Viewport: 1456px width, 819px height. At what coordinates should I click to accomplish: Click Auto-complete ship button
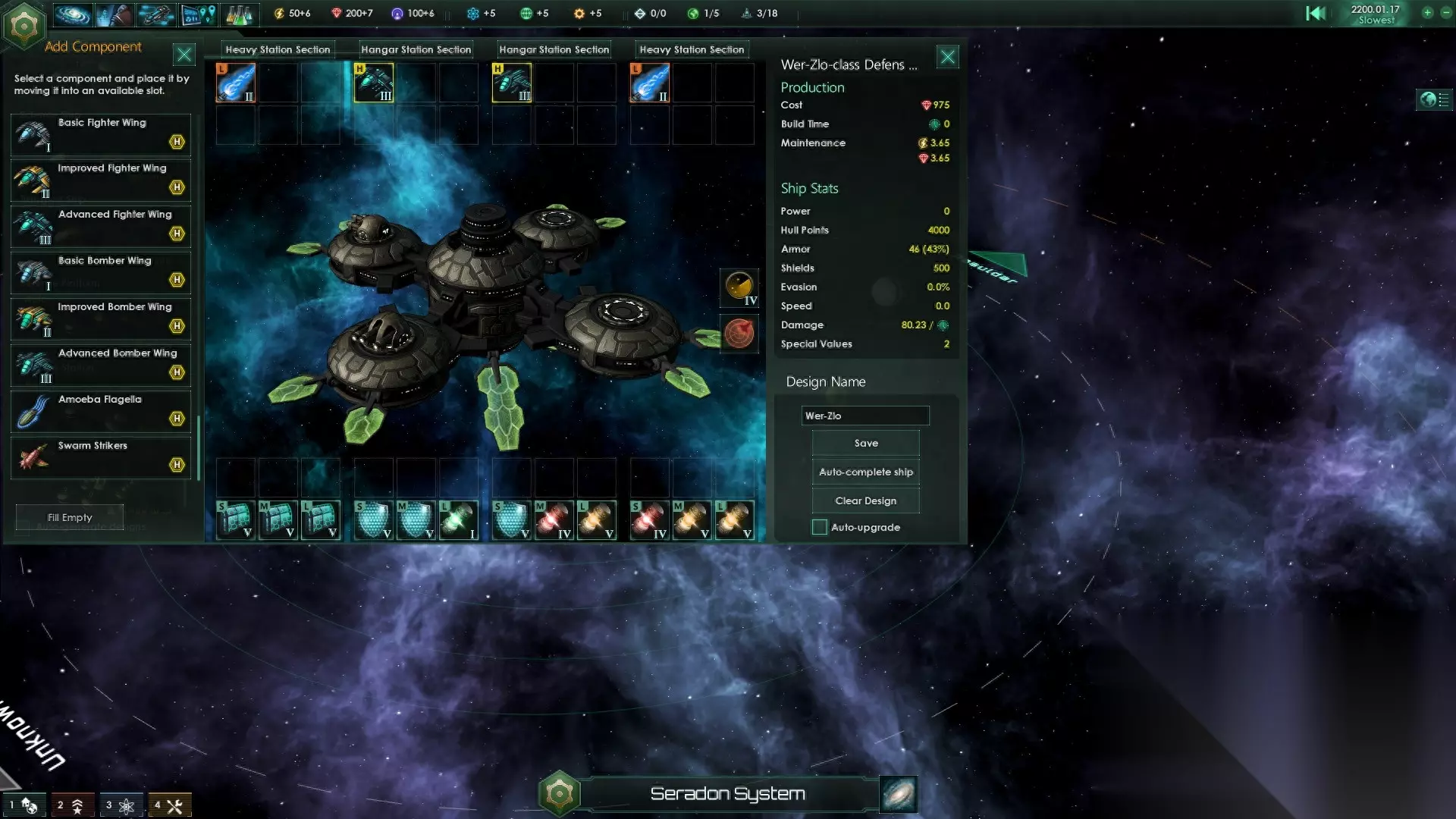click(865, 472)
